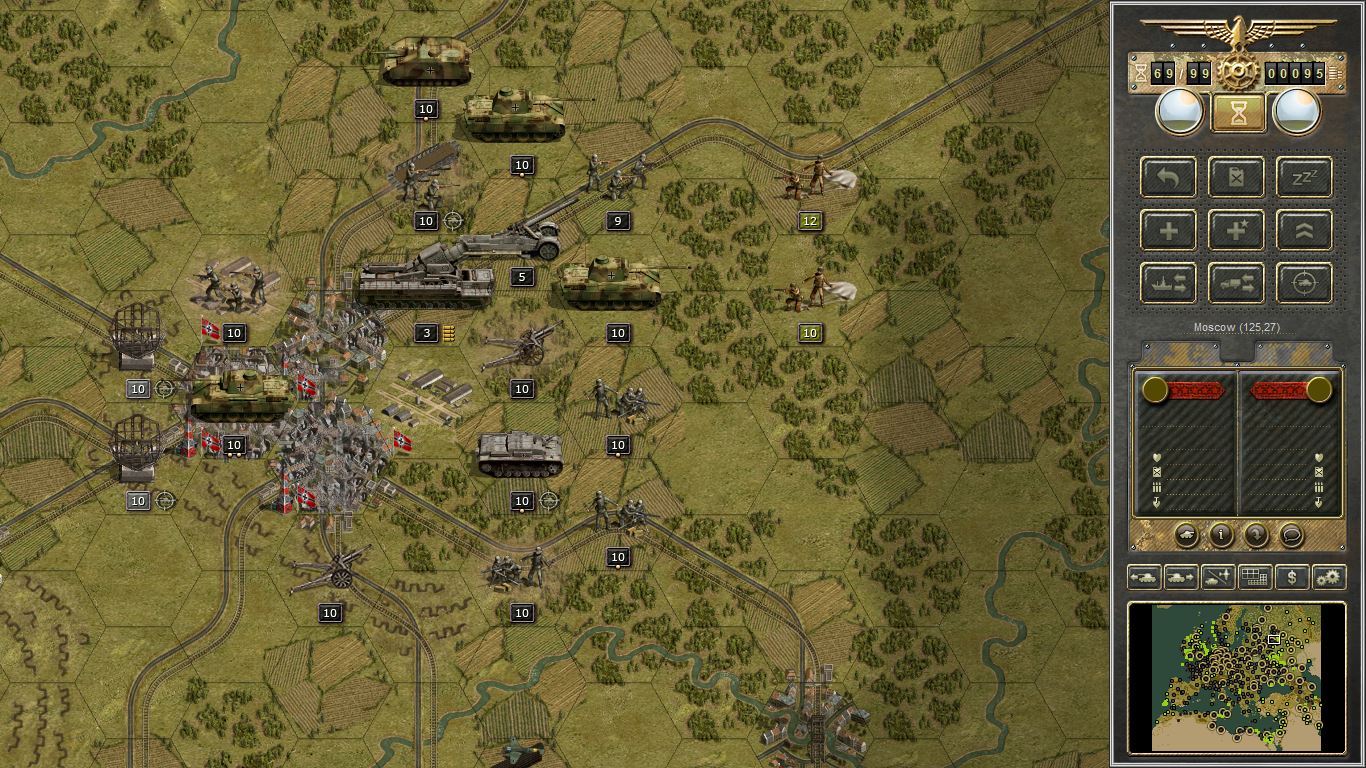Screen dimensions: 1366x768
Task: Open unit info with the i button
Action: coord(1220,535)
